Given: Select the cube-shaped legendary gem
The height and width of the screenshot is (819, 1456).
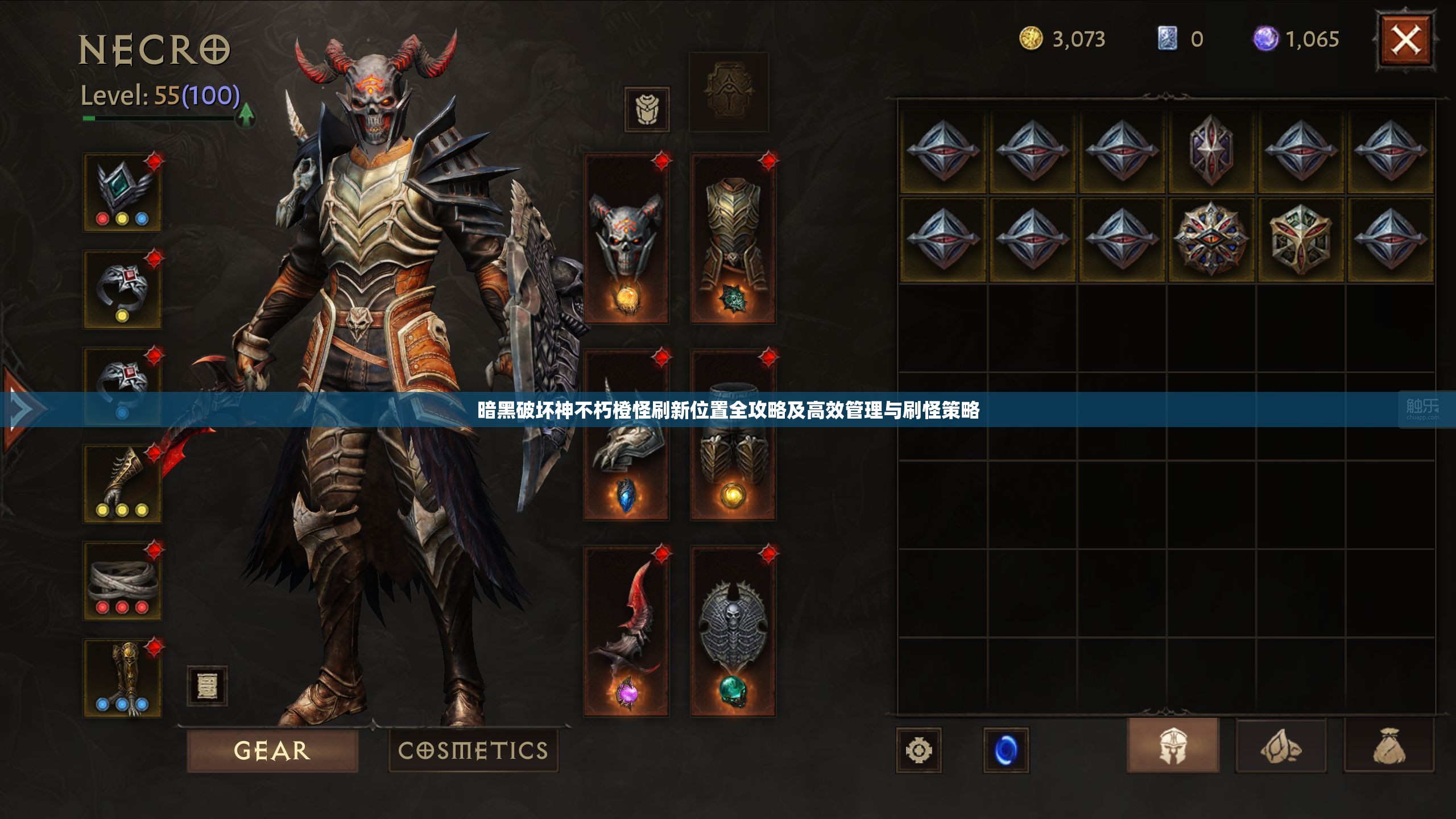Looking at the screenshot, I should point(1300,239).
